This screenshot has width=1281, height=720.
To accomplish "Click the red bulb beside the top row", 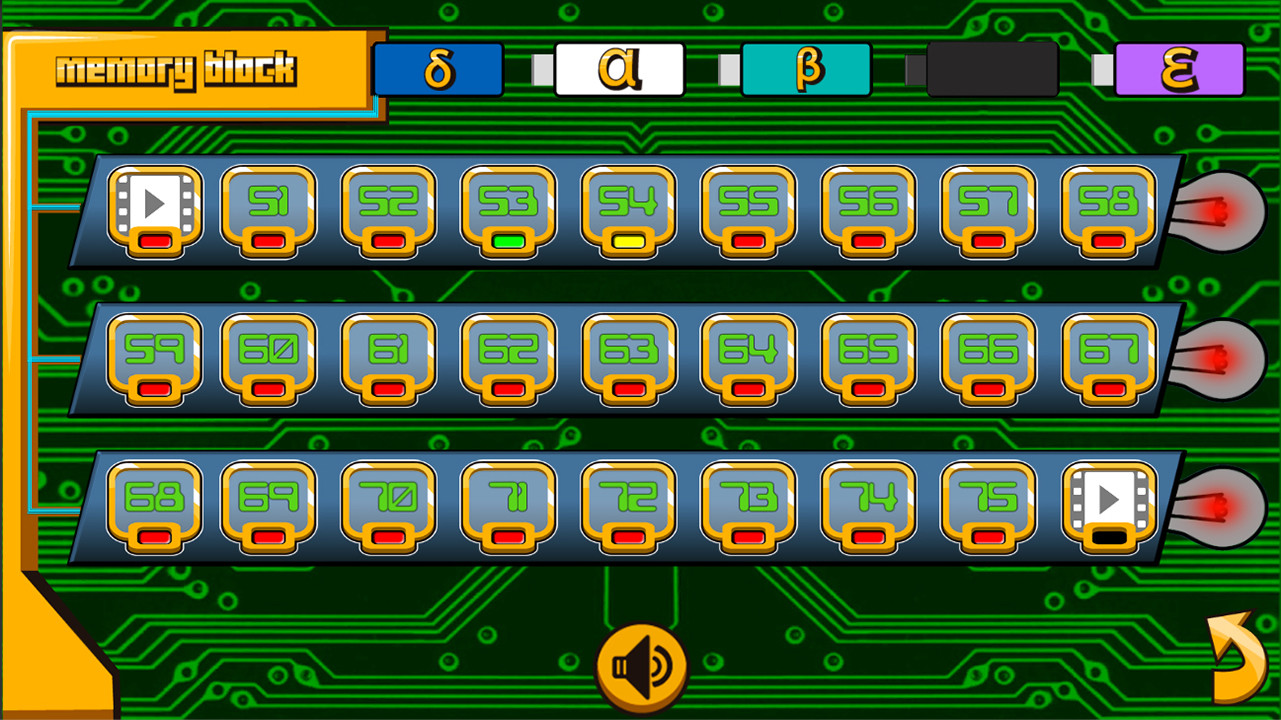I will [x=1222, y=212].
